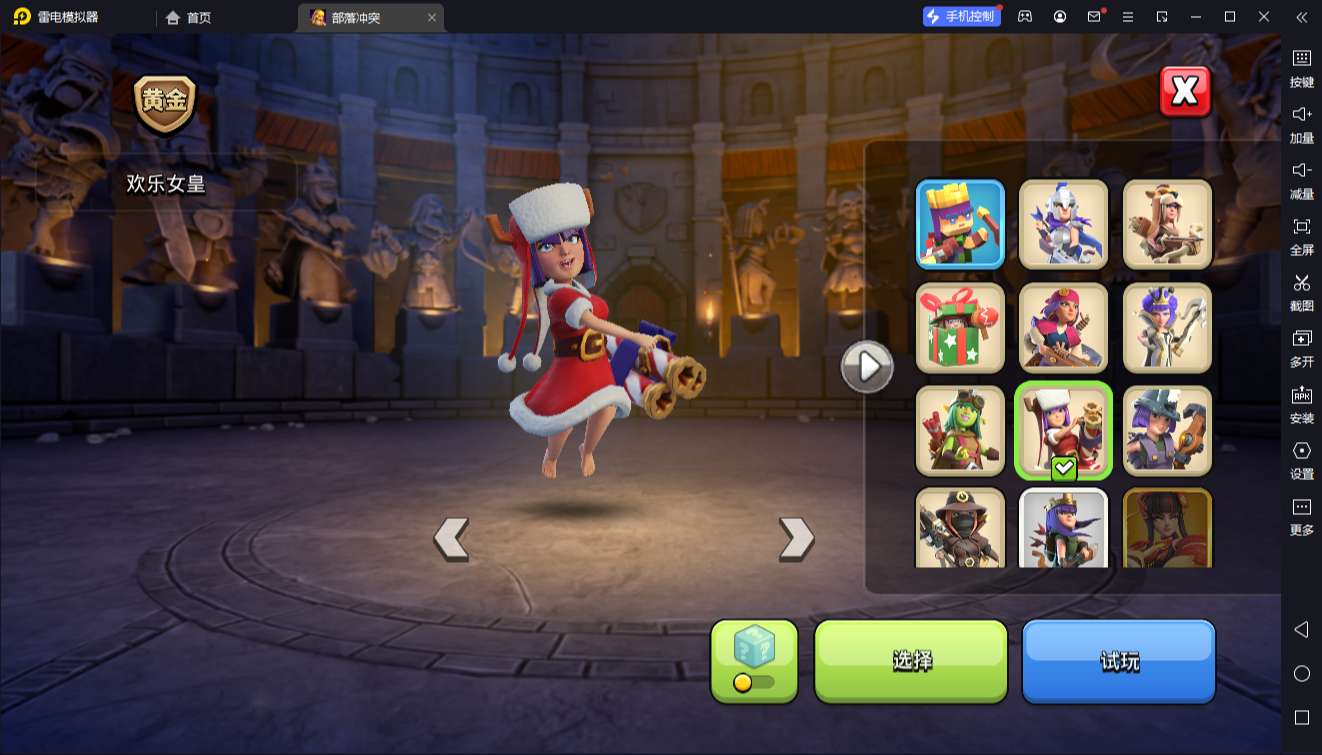Image resolution: width=1322 pixels, height=755 pixels.
Task: Open emulator 设置 settings
Action: click(x=1301, y=459)
